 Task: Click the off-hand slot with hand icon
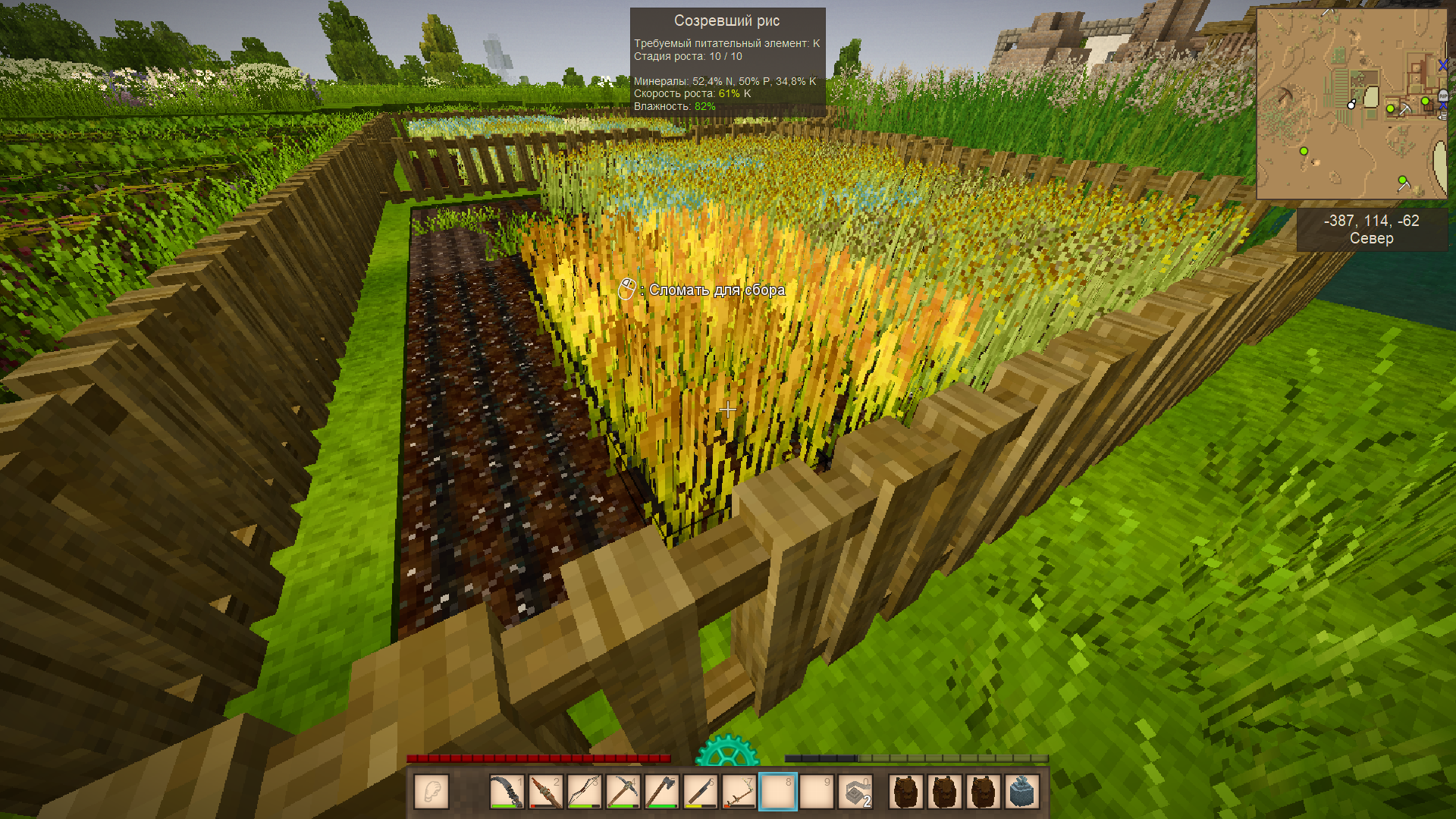pos(431,792)
